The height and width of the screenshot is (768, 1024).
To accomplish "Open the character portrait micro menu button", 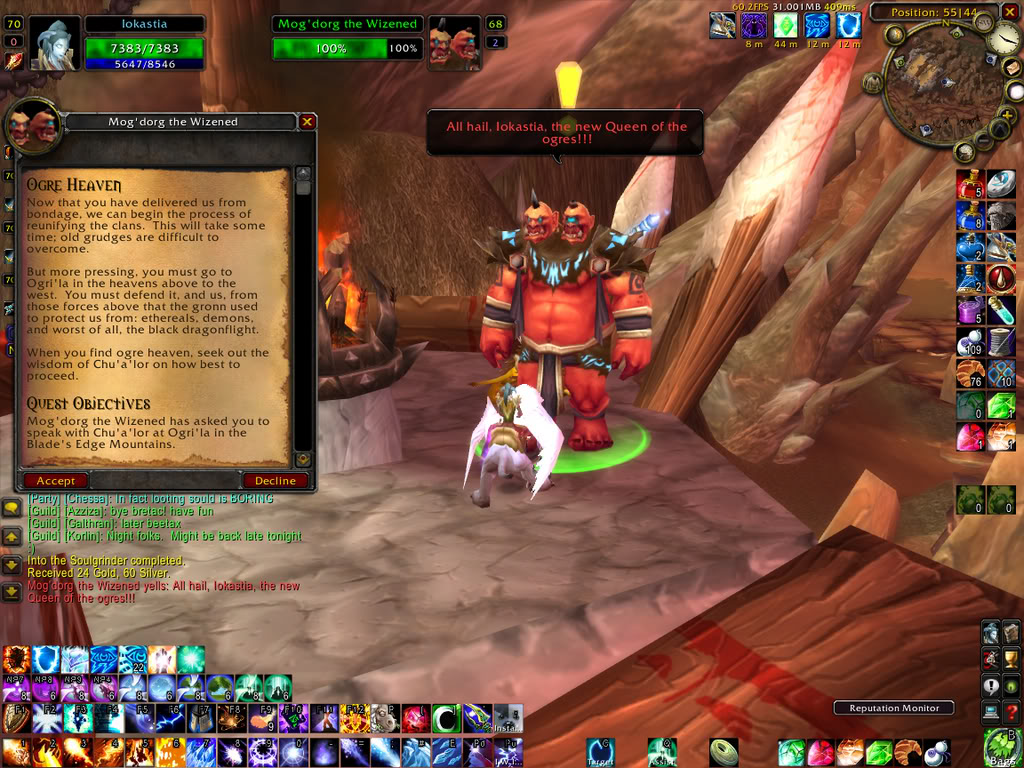I will (991, 632).
